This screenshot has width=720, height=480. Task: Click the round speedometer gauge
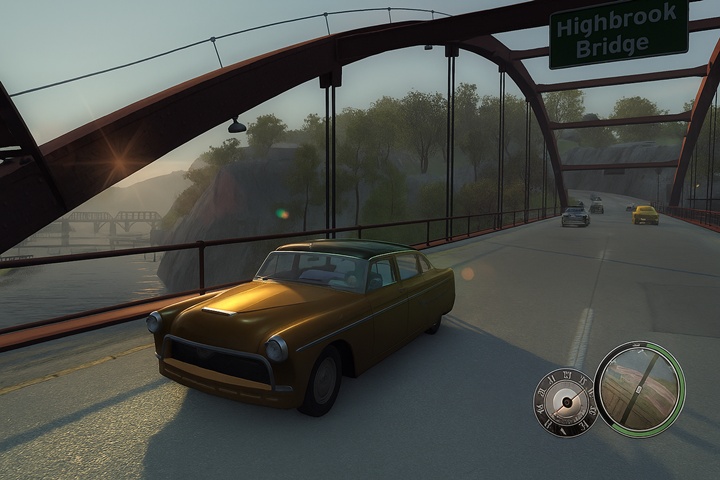pos(565,402)
